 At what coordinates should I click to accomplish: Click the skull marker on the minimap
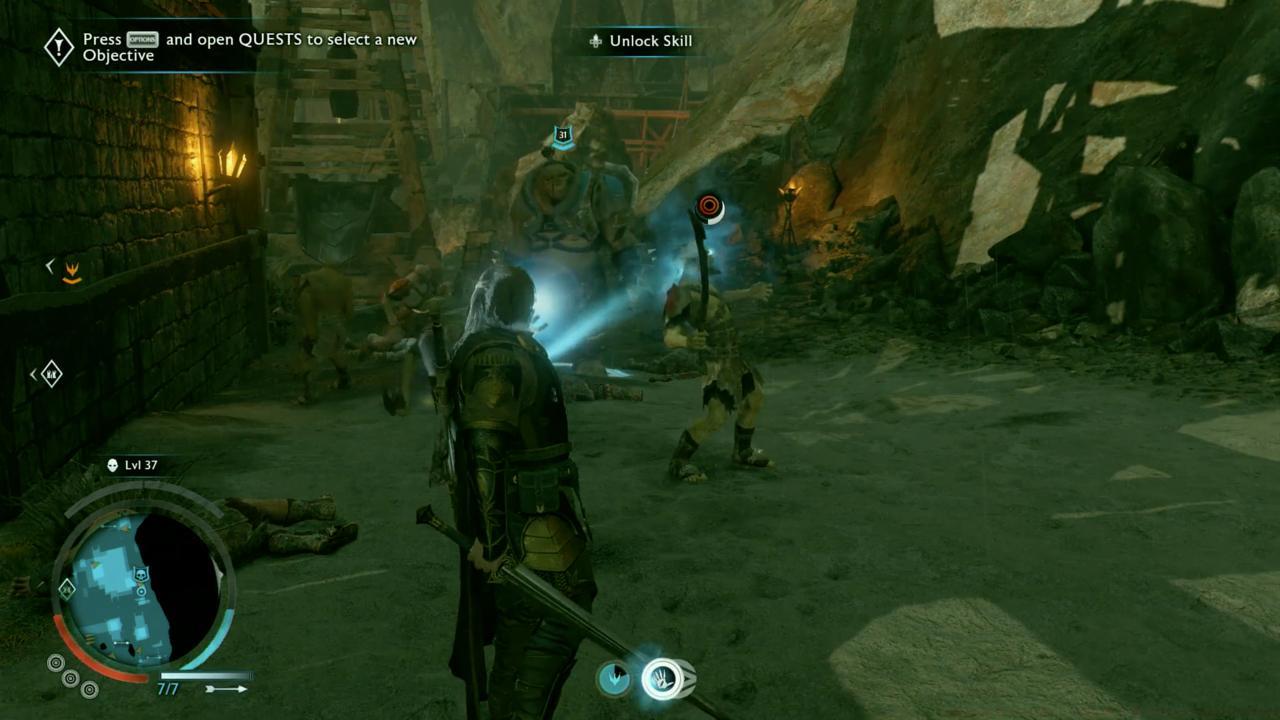(142, 574)
